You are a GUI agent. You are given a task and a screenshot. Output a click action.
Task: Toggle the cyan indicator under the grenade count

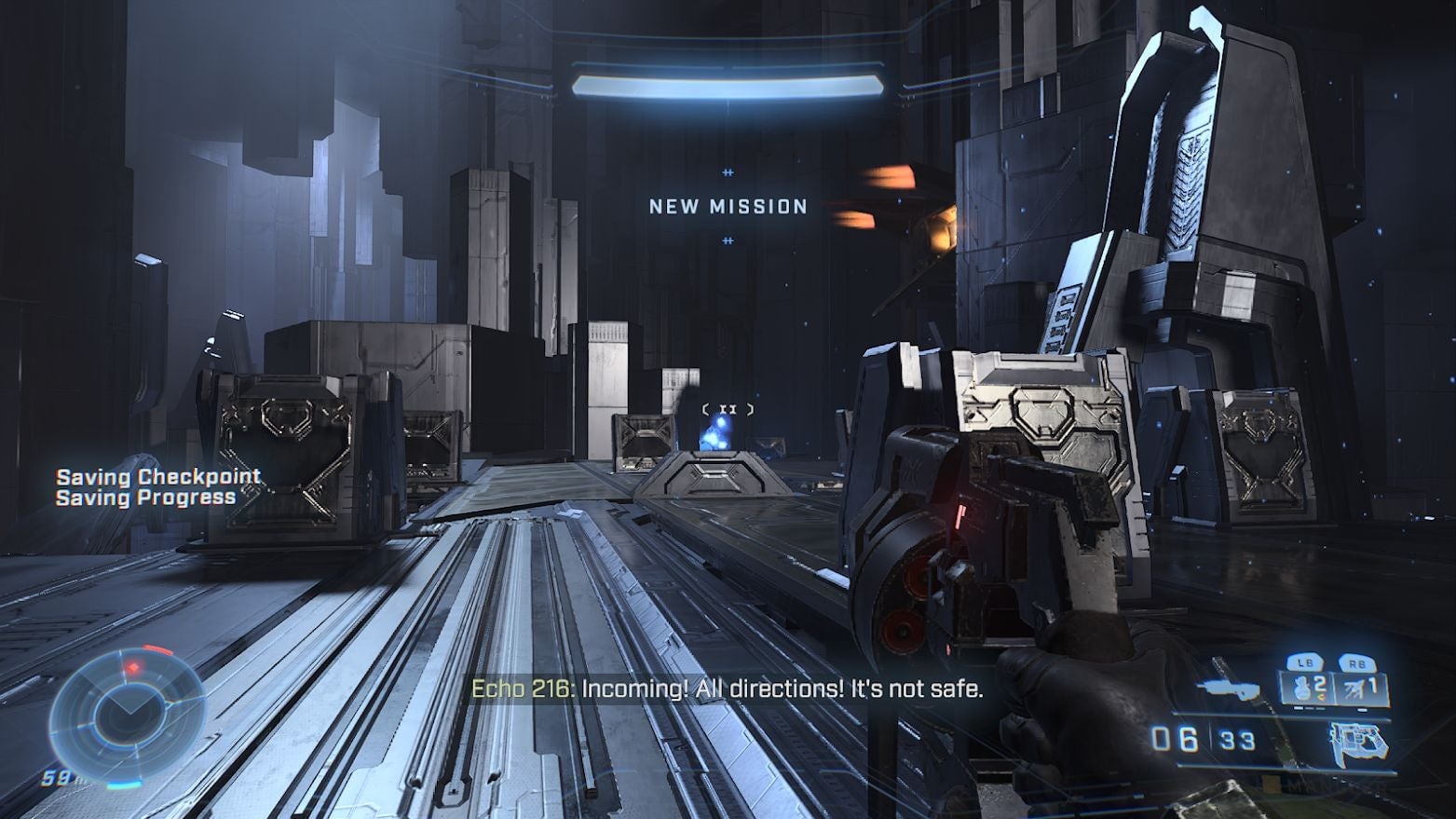point(1299,707)
